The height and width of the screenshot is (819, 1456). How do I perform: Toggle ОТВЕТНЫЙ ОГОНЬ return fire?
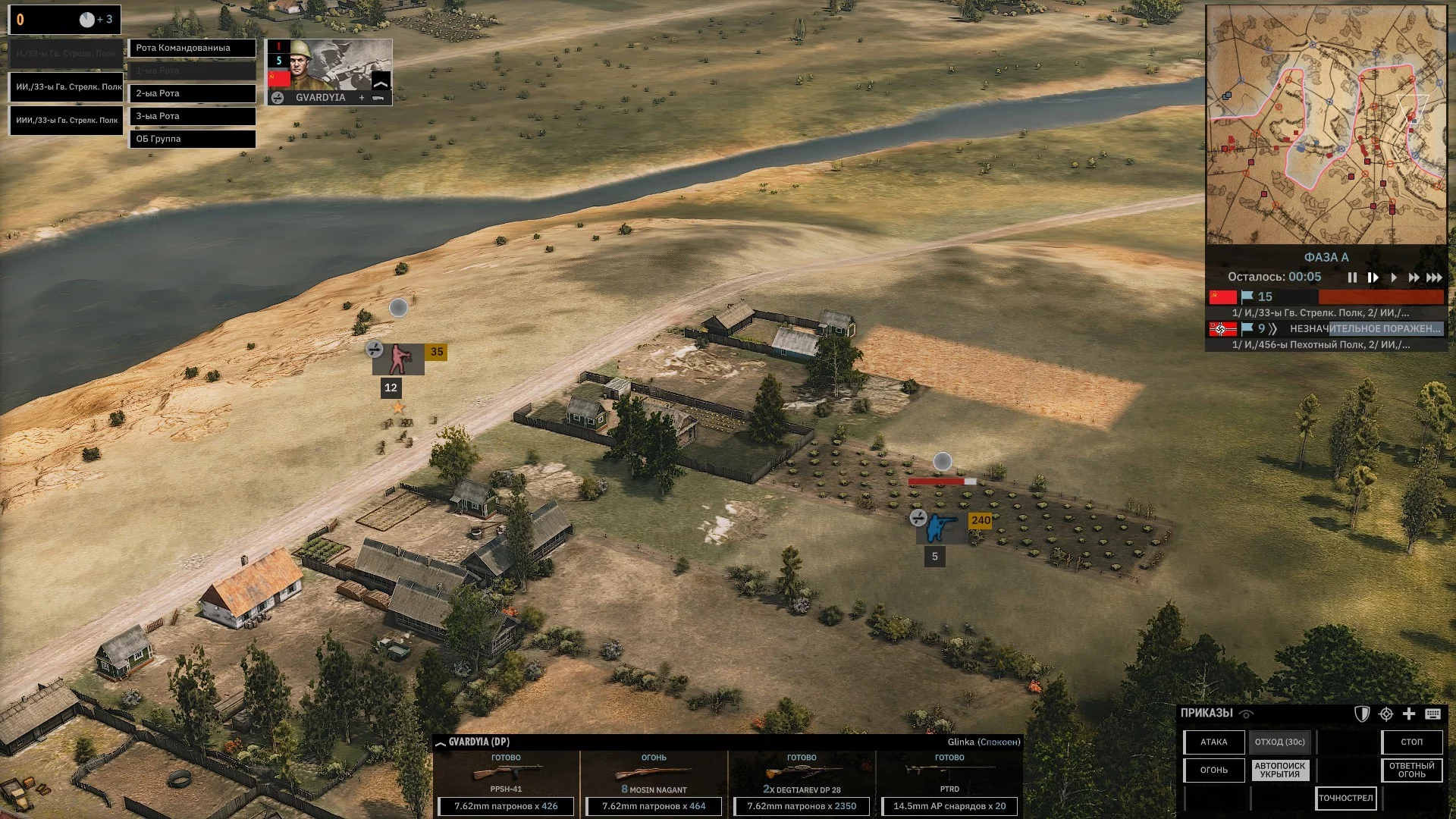(1411, 770)
